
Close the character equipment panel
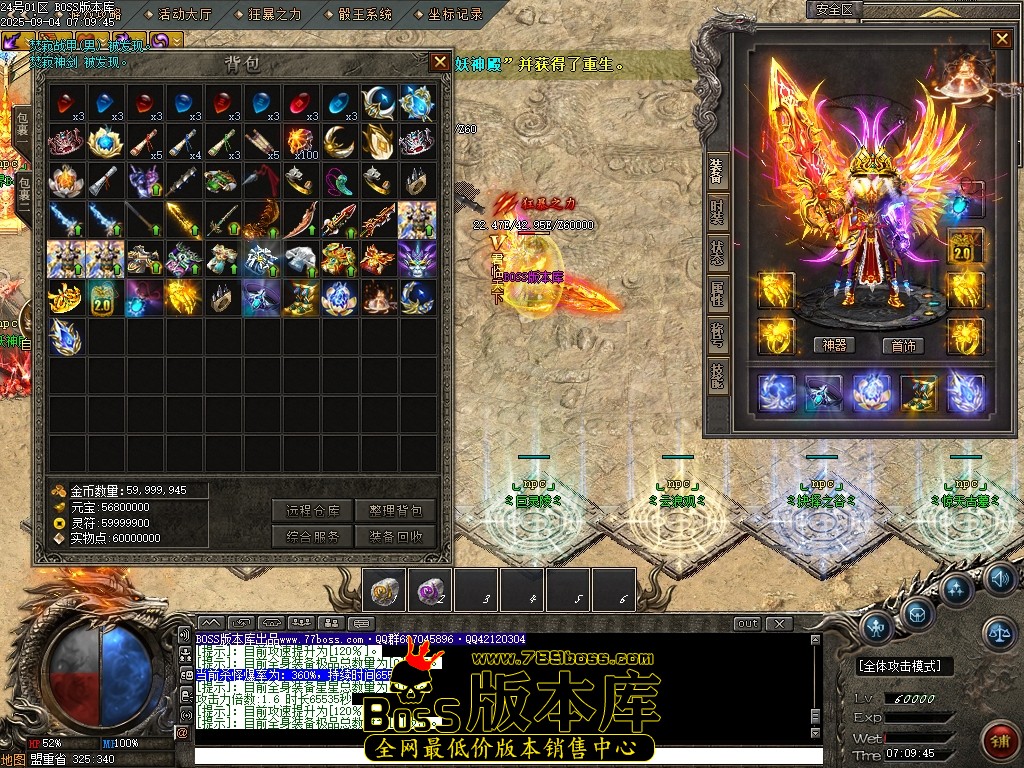tap(1001, 39)
